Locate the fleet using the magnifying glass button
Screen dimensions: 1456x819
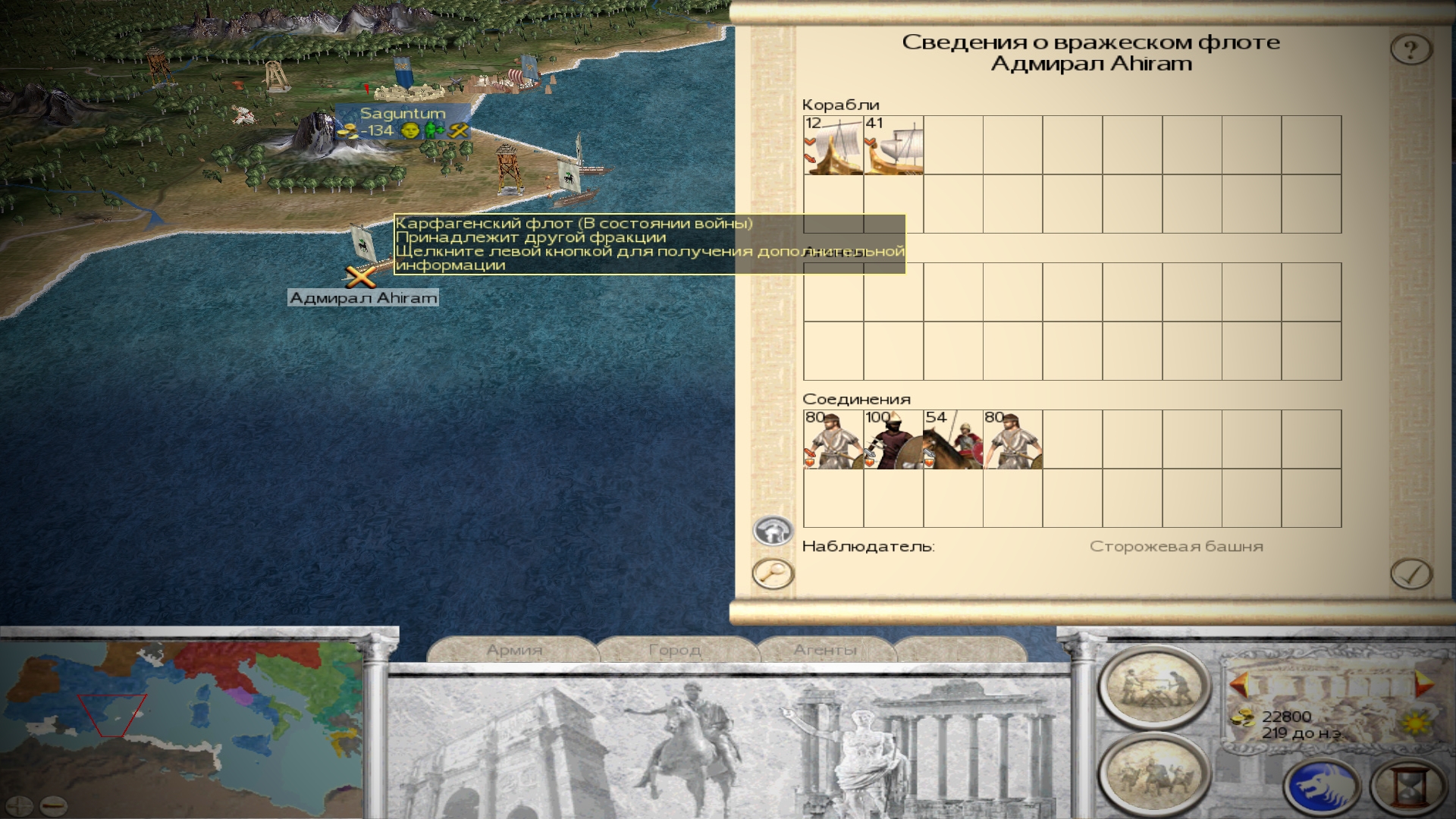click(773, 573)
